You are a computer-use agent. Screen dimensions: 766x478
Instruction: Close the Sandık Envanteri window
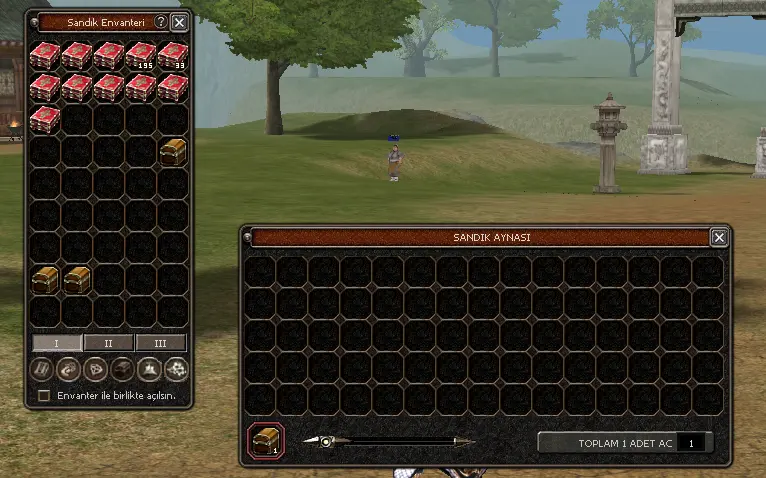179,21
